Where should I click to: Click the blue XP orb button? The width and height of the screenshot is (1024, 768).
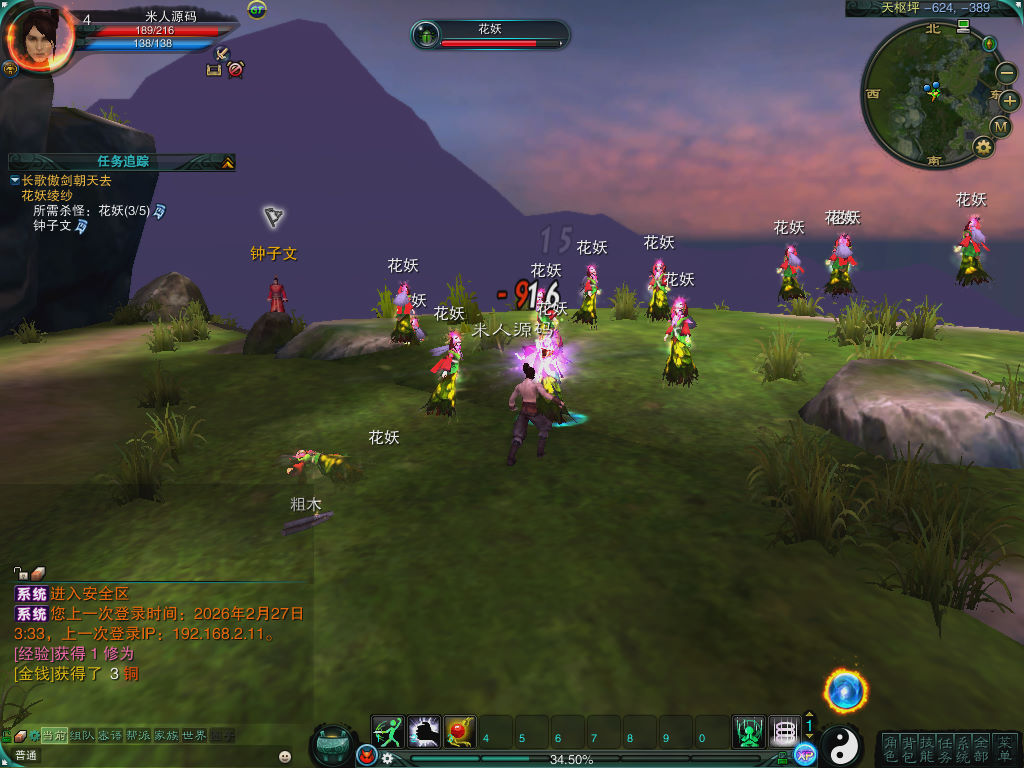(805, 755)
